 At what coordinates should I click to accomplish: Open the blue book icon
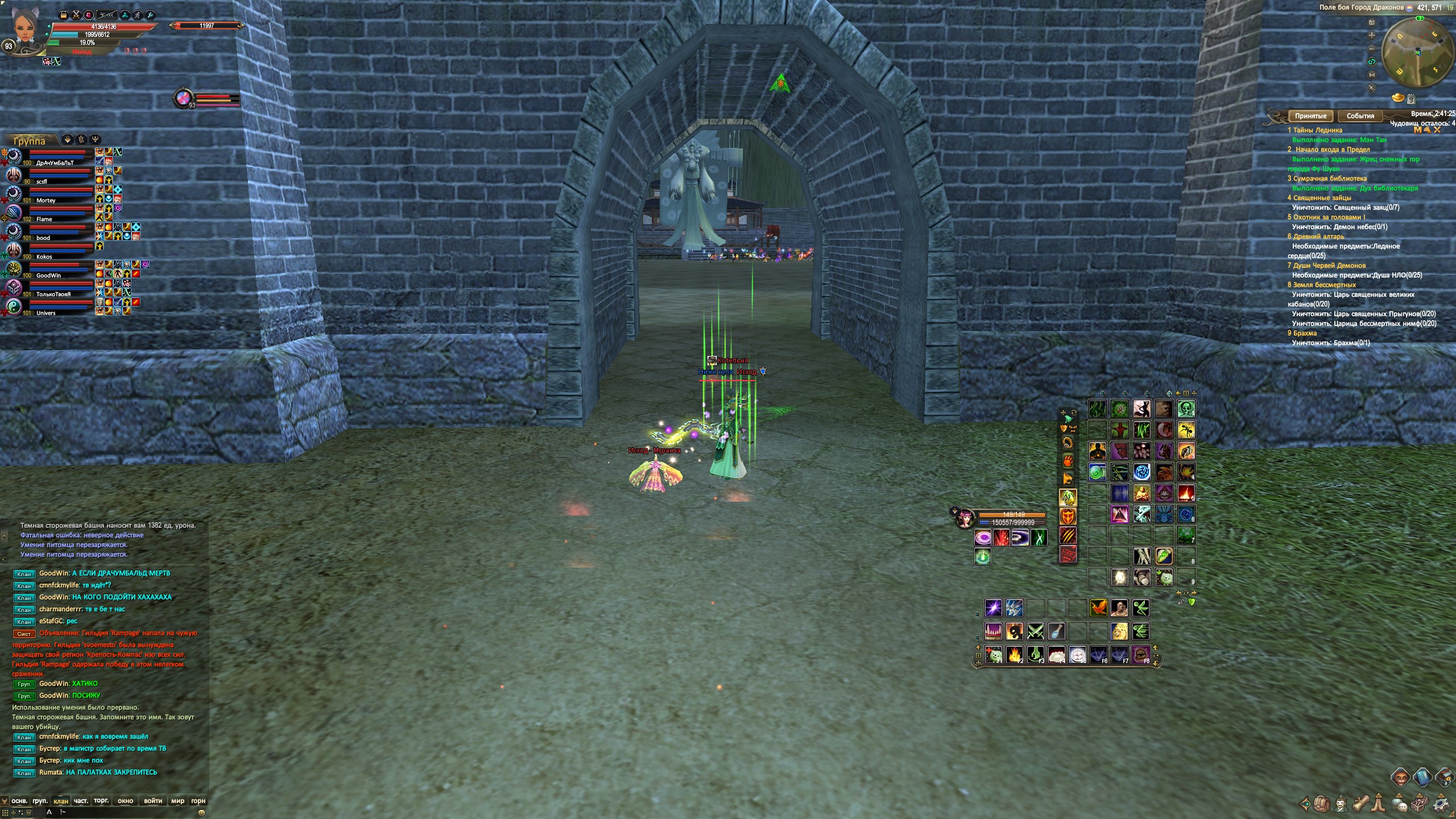click(x=1422, y=777)
